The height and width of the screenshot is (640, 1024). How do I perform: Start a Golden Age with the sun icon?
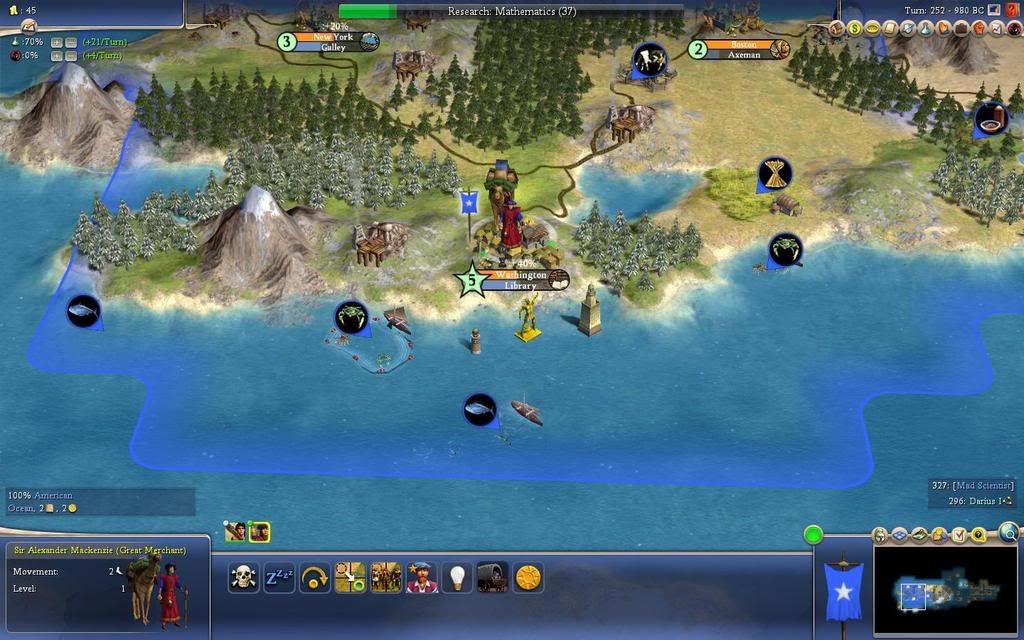point(528,577)
